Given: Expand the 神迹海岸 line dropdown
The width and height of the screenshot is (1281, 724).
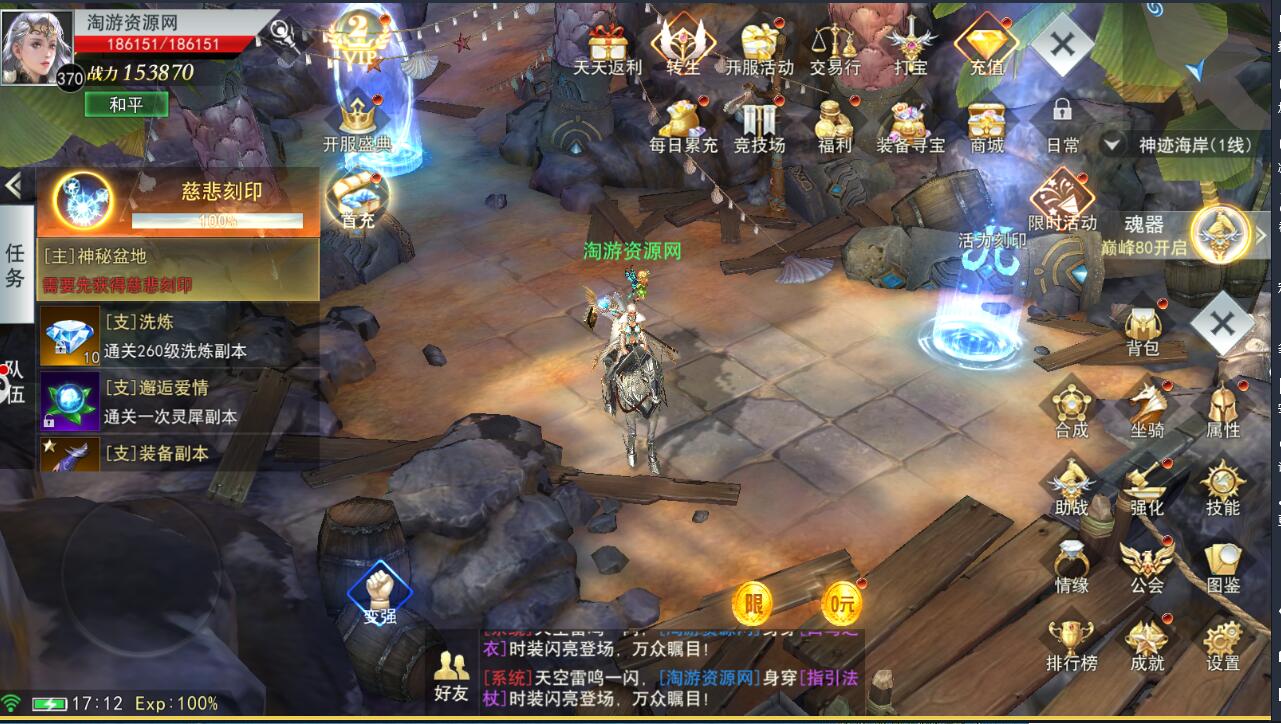Looking at the screenshot, I should pyautogui.click(x=1111, y=144).
